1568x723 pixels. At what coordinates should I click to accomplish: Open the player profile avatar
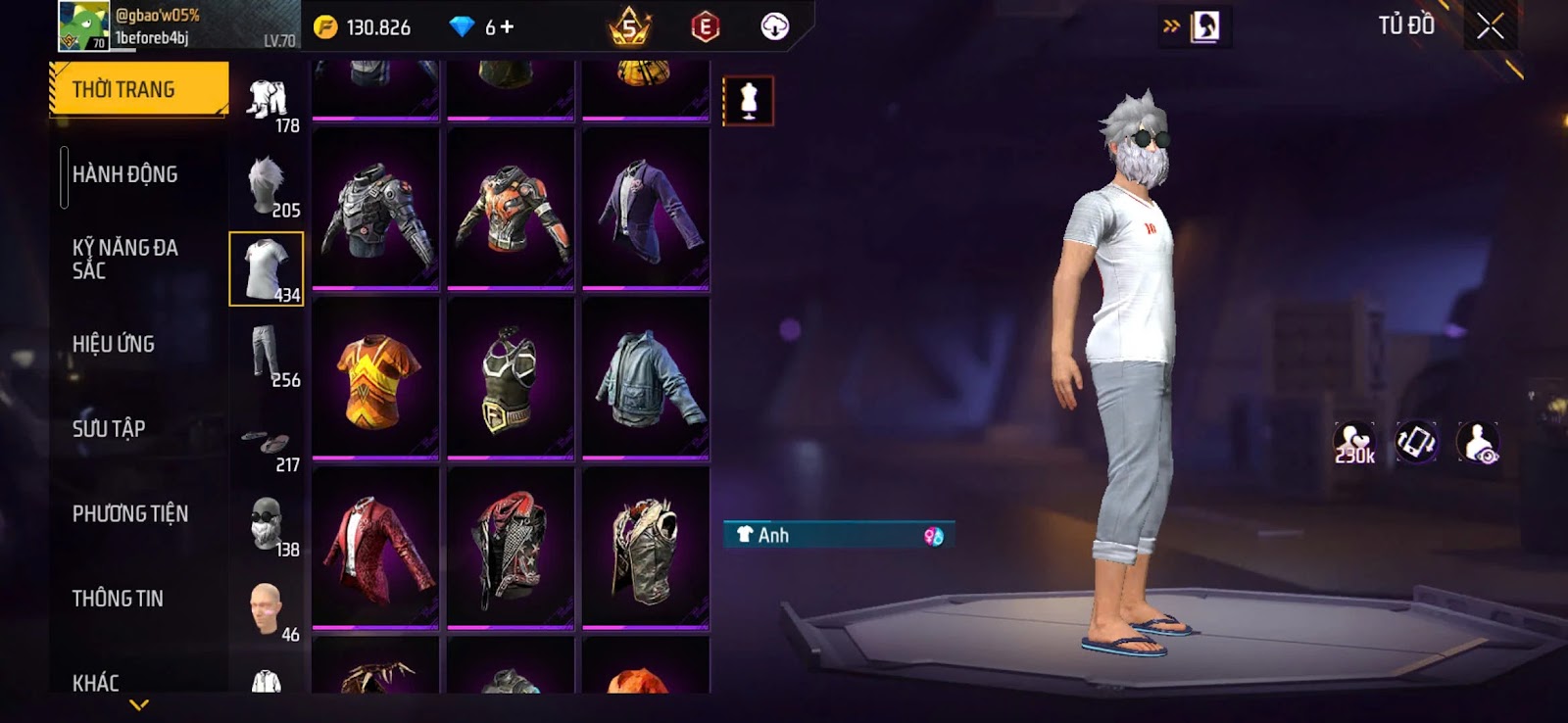pos(84,25)
